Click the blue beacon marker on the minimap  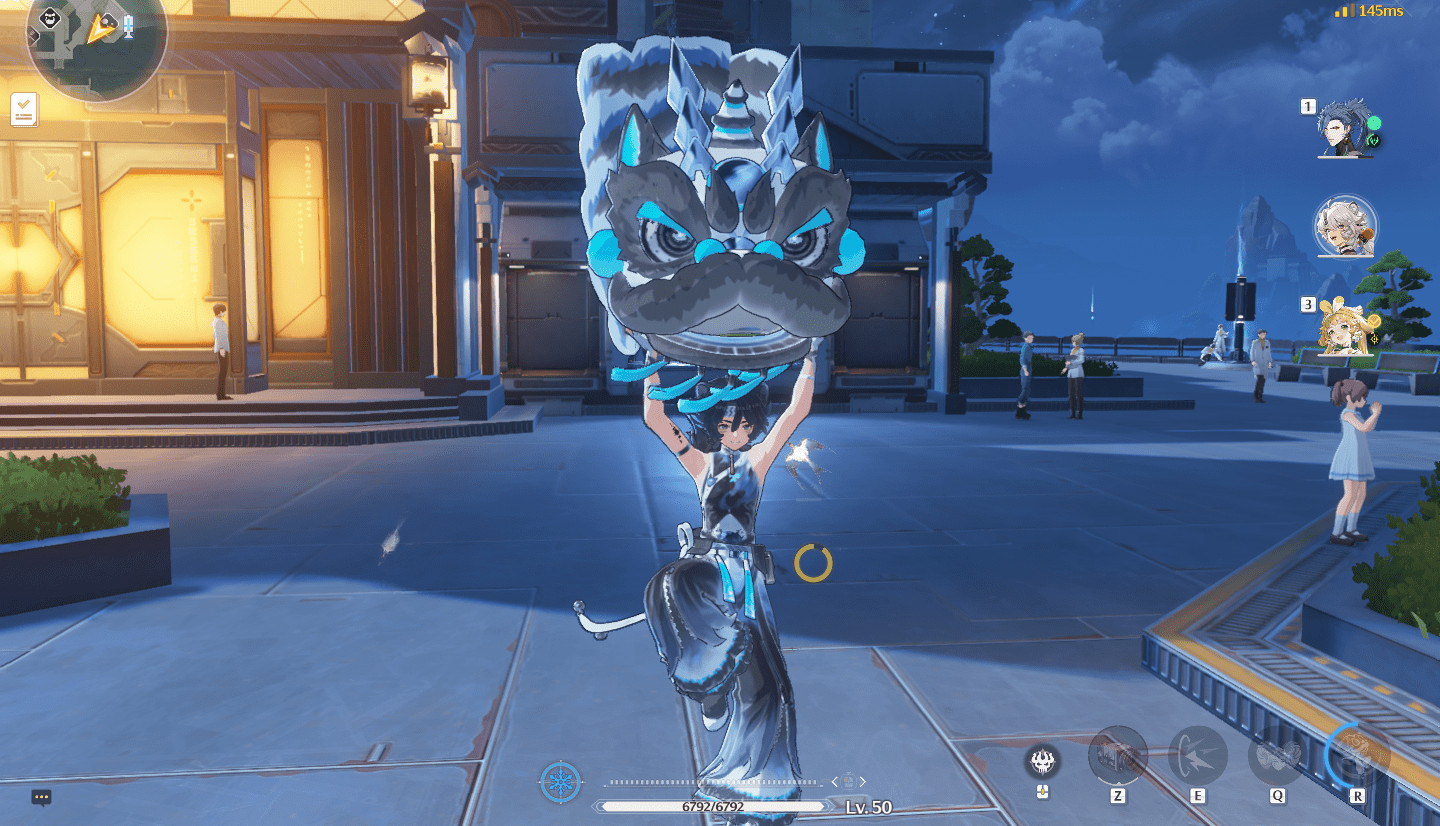pos(128,27)
